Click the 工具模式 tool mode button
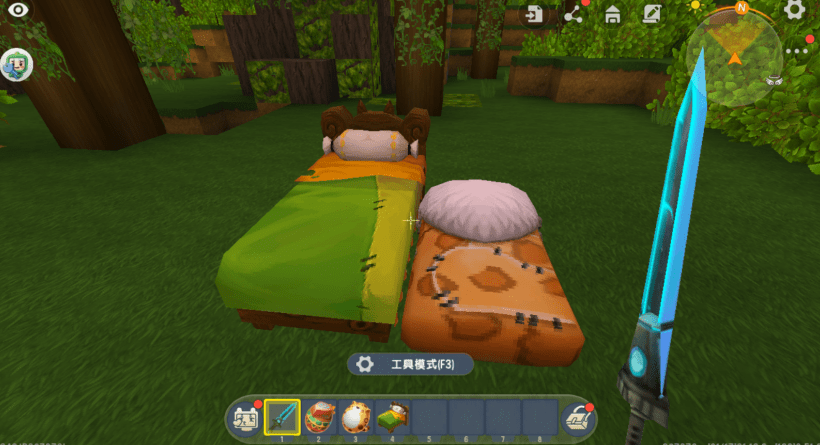The image size is (820, 445). [410, 365]
